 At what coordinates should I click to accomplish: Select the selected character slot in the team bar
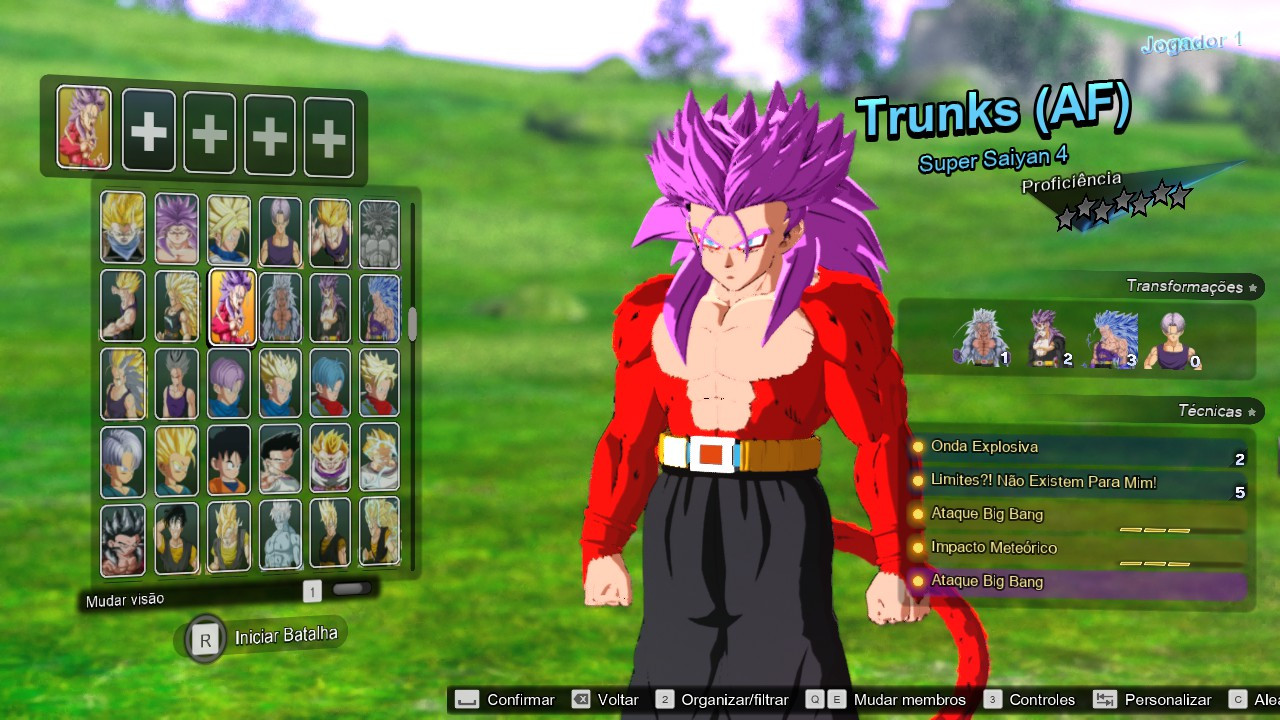83,129
